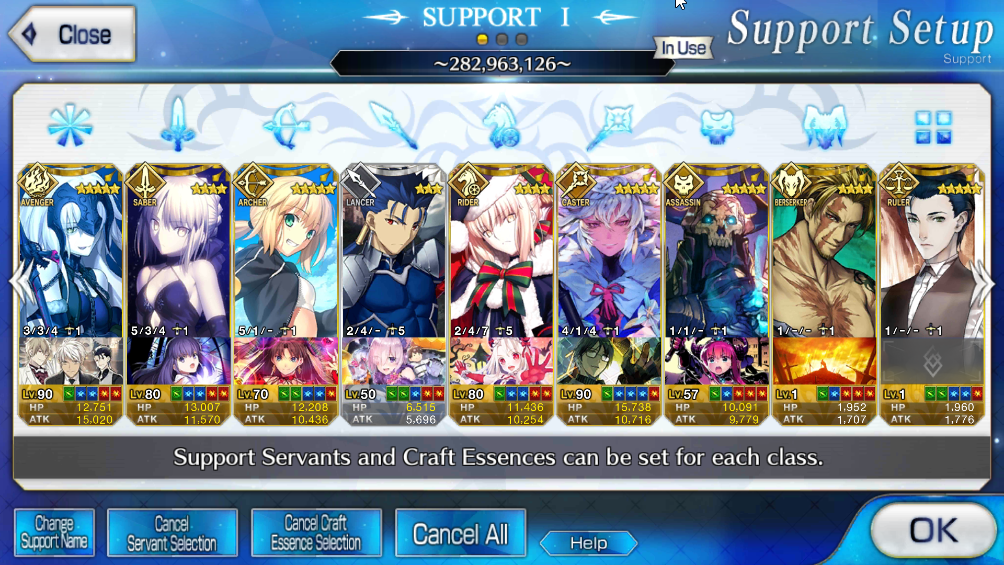Choose Cancel Craft Essence Selection

(316, 532)
